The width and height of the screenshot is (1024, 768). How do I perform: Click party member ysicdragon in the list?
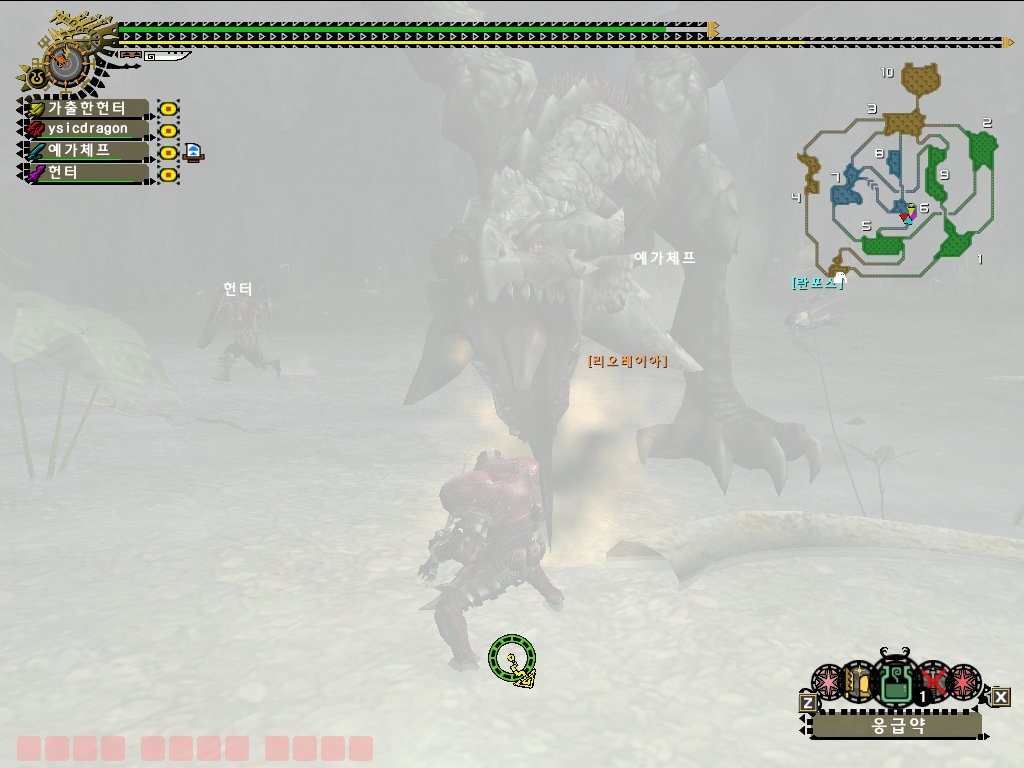coord(88,129)
